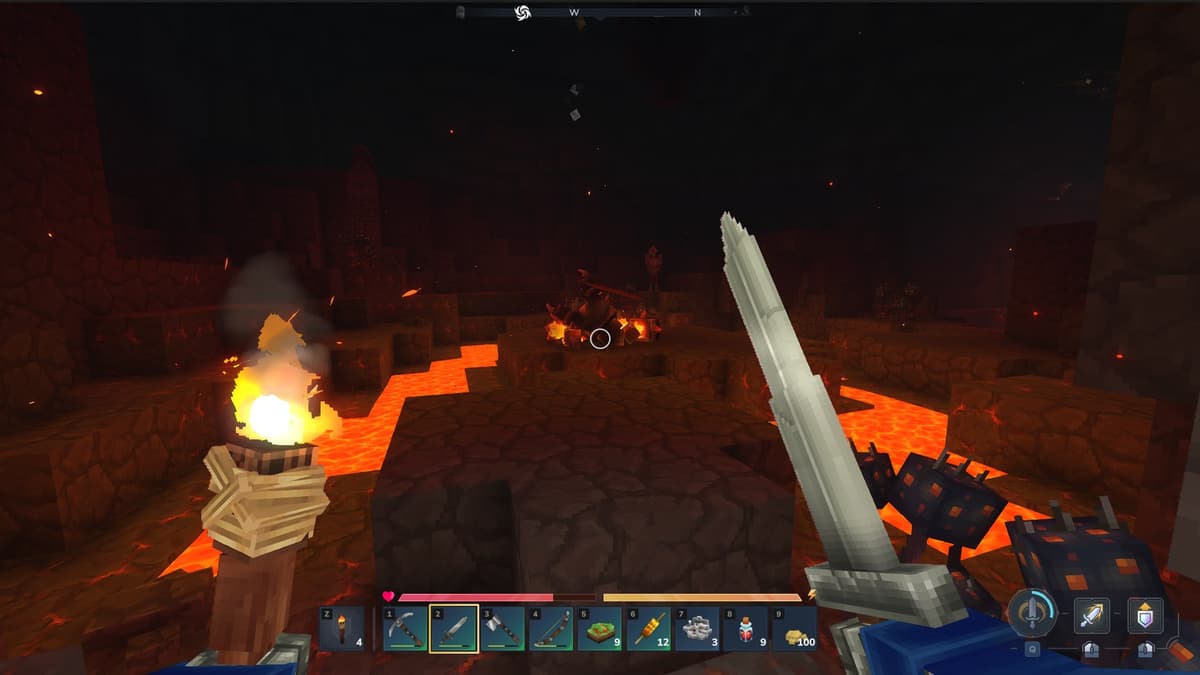Select the grass block stack slot

tap(600, 629)
